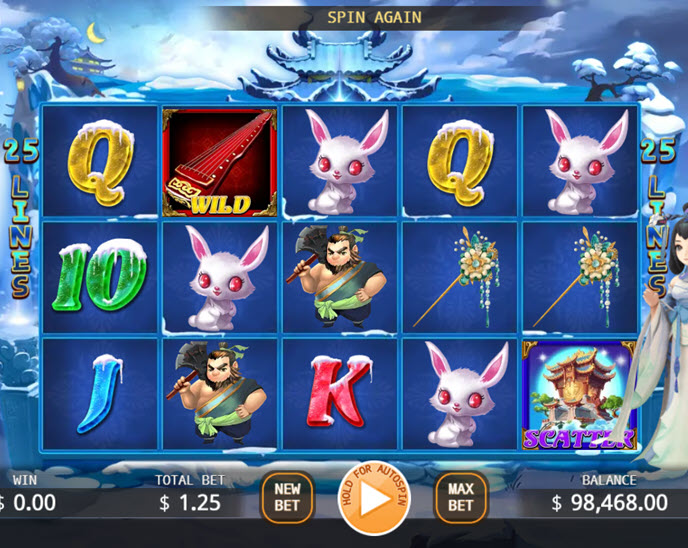Image resolution: width=688 pixels, height=548 pixels.
Task: Choose the MAX BET button
Action: click(460, 497)
